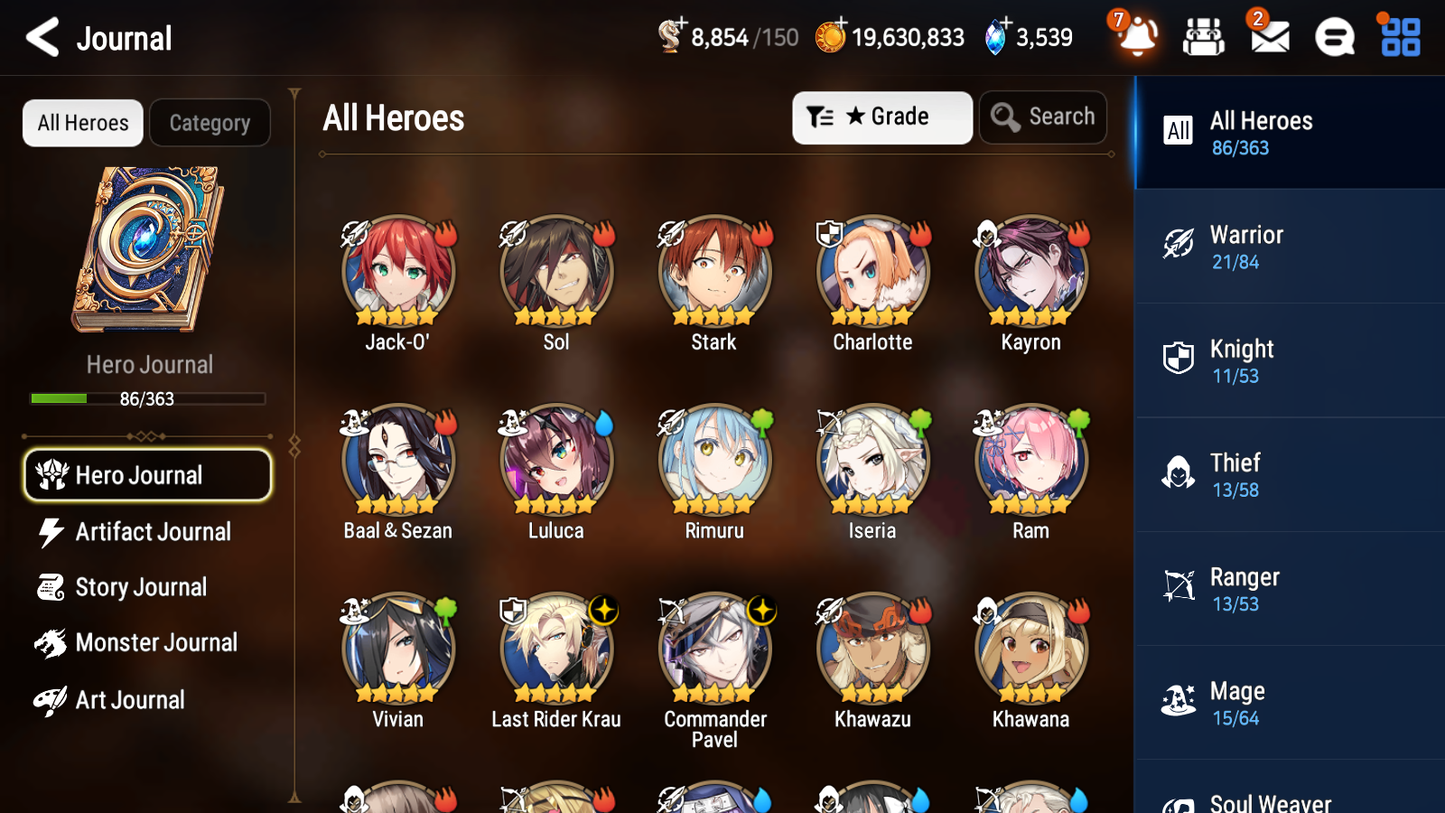Open the mailbox with 2 unread messages
Viewport: 1445px width, 813px height.
(x=1269, y=36)
